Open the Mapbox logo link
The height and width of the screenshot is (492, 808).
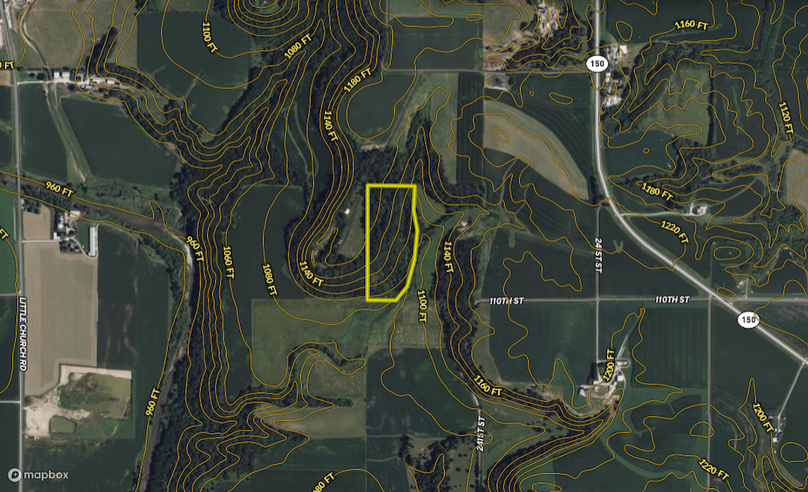[x=39, y=475]
